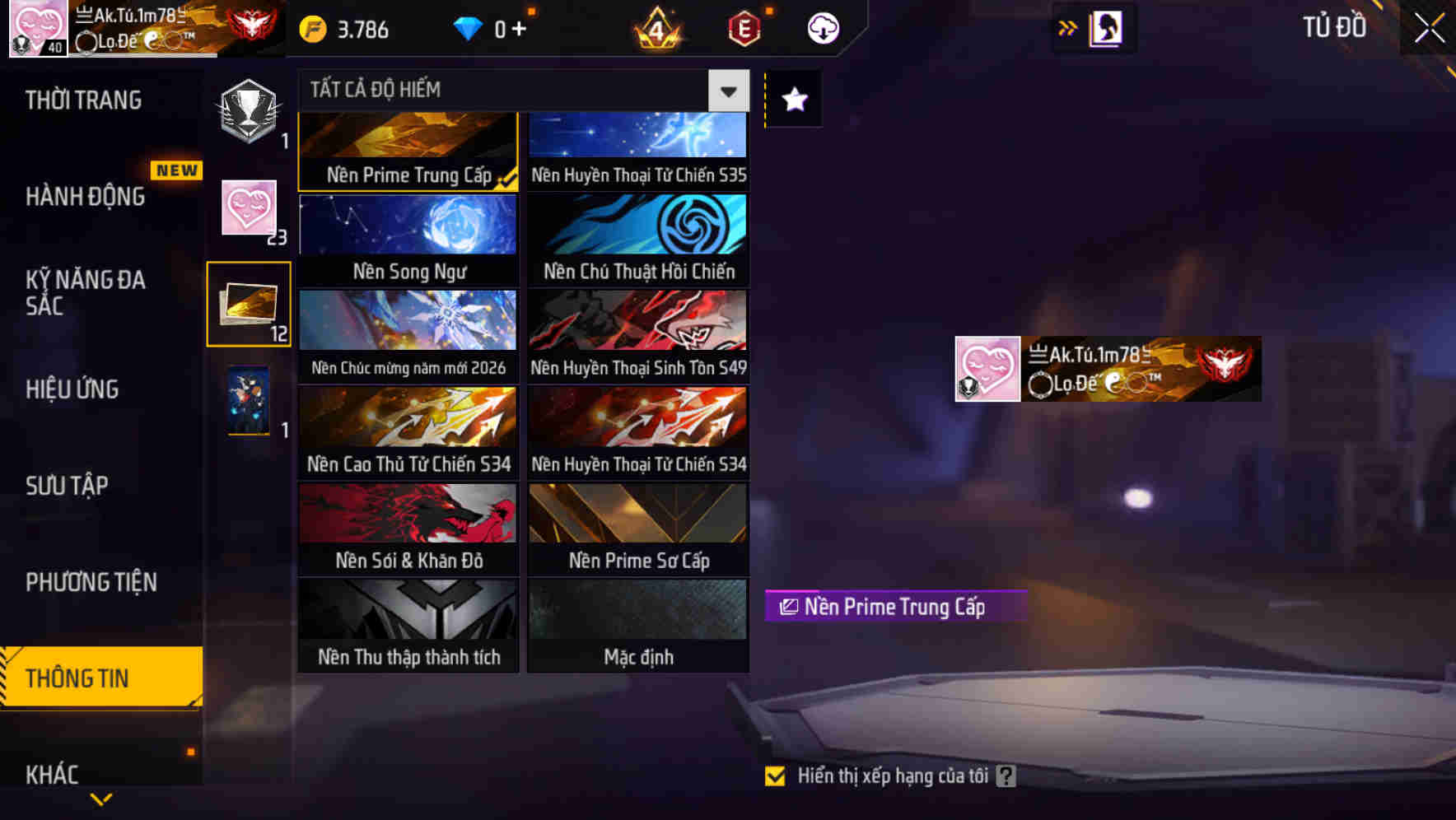Toggle the question mark help beside ranking checkbox

(1006, 775)
